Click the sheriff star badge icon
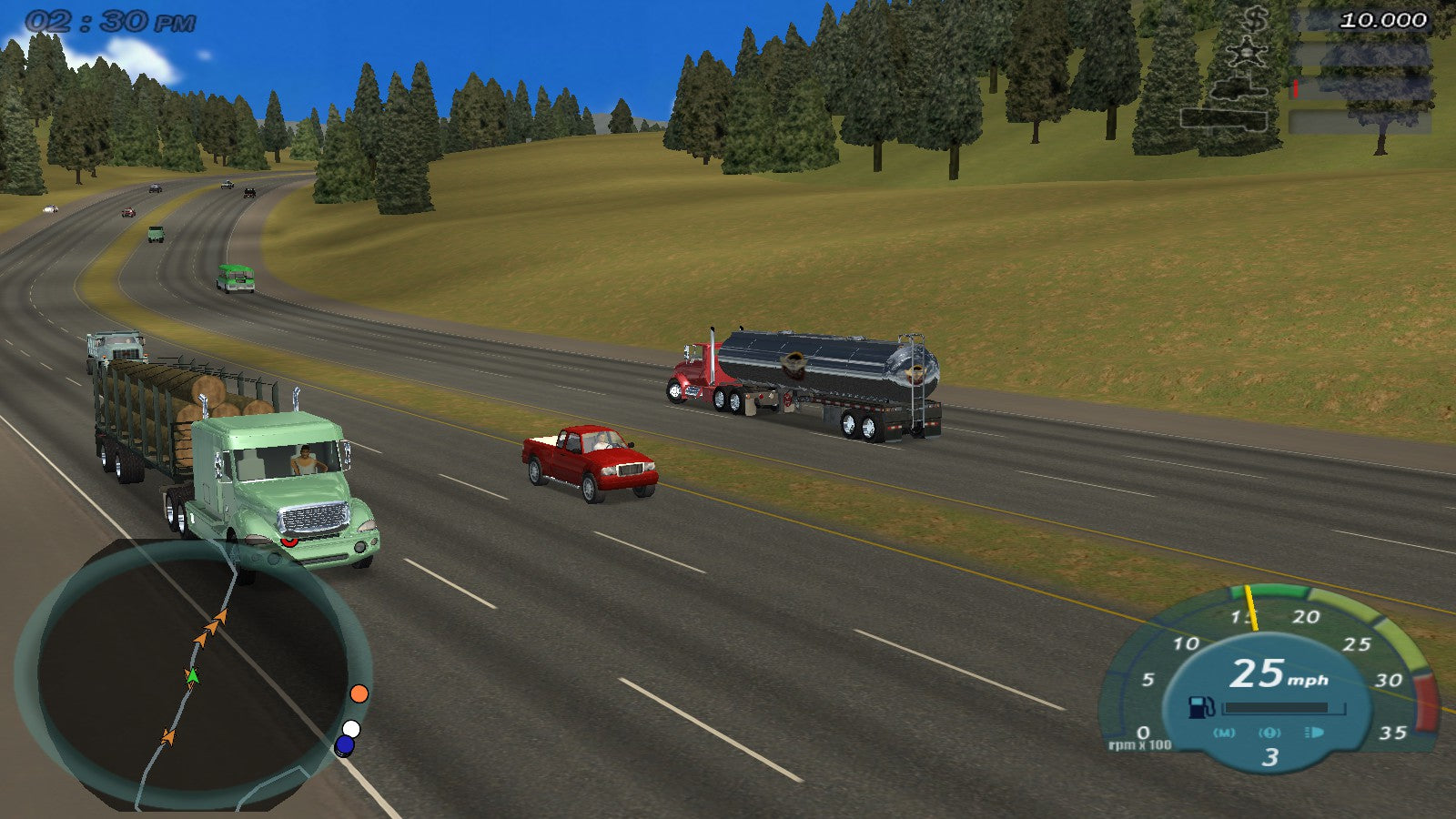 click(x=1246, y=53)
